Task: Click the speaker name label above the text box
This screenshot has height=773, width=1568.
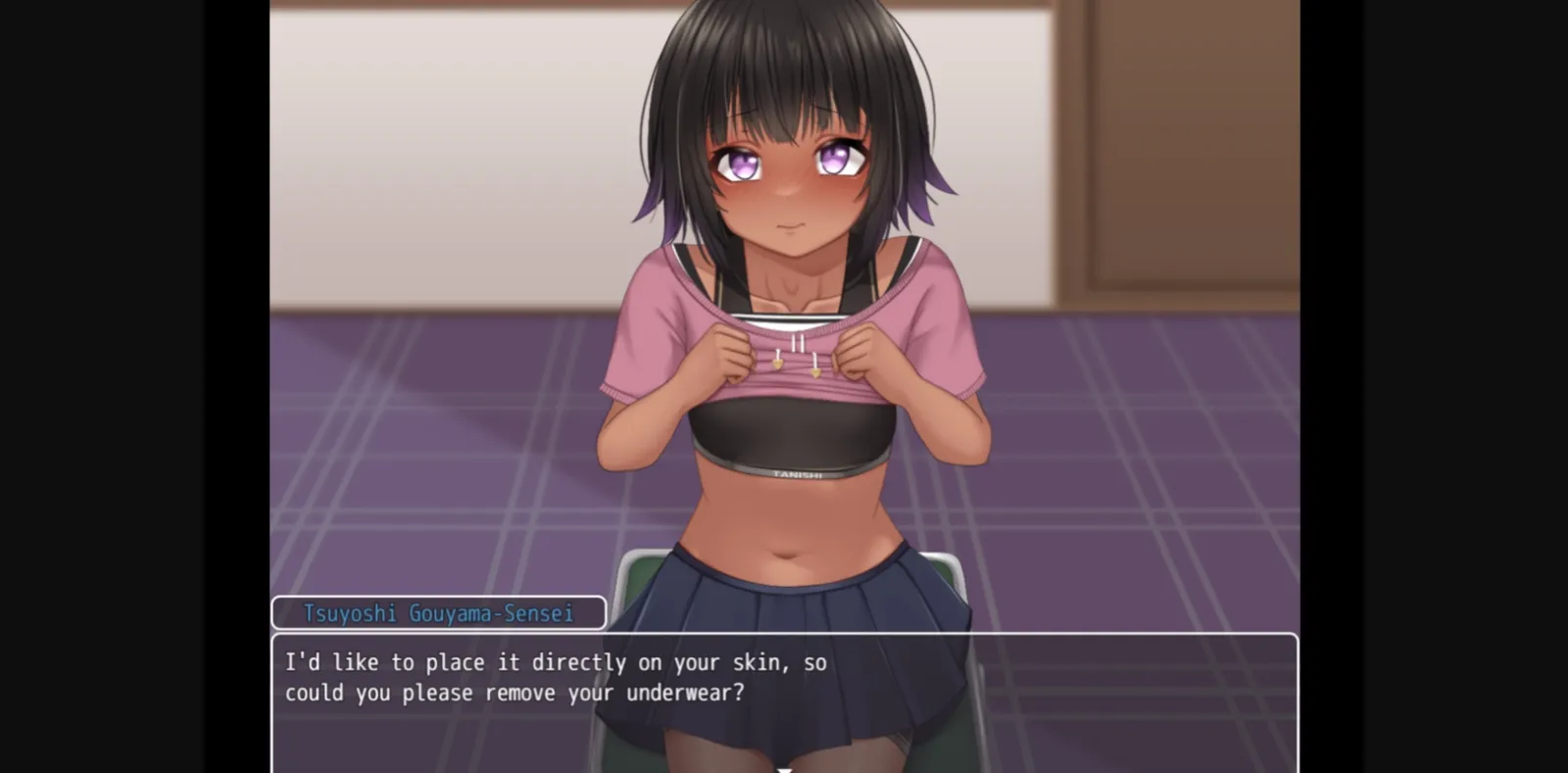Action: point(437,612)
